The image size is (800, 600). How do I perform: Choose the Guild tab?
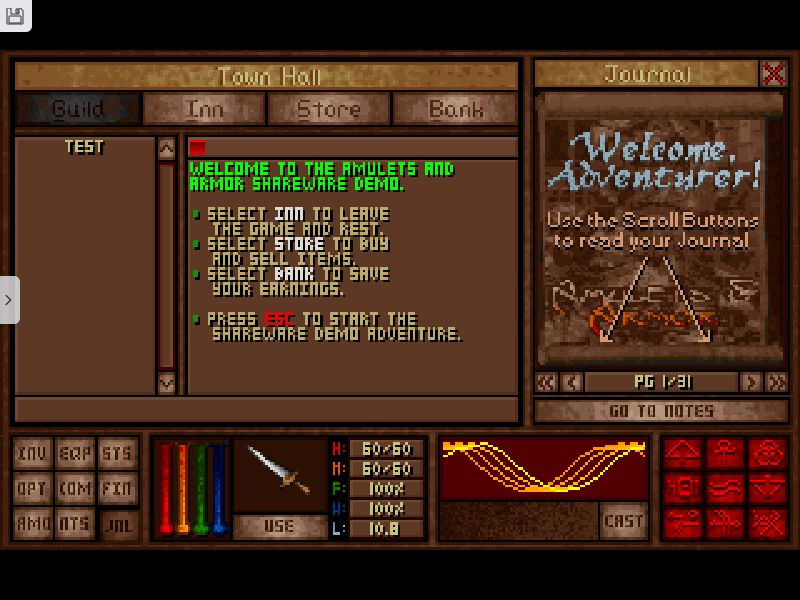click(x=78, y=109)
